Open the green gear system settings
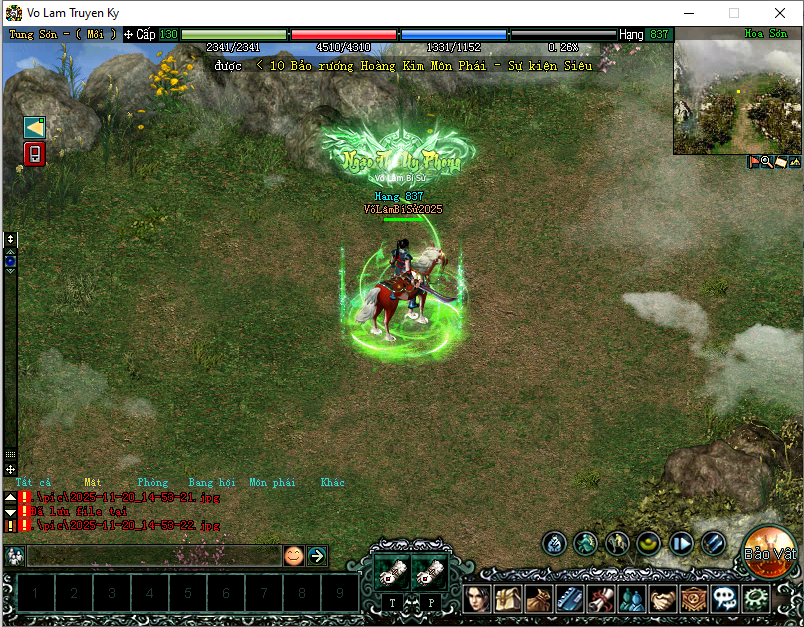The height and width of the screenshot is (627, 804). [756, 599]
